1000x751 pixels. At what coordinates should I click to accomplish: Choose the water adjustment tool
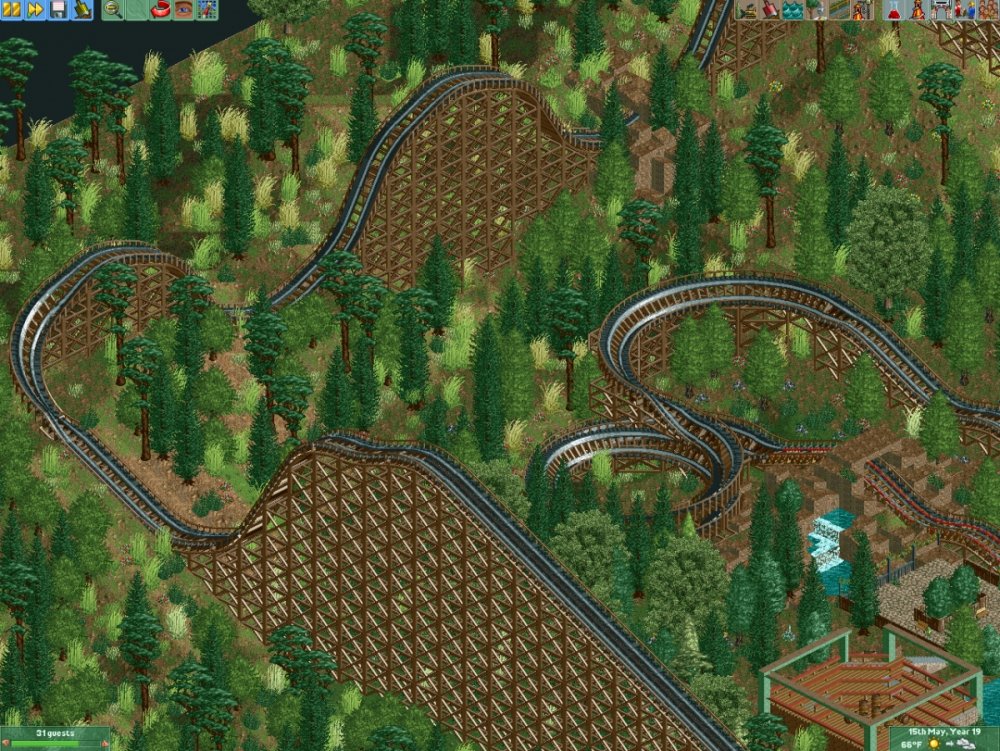pyautogui.click(x=793, y=10)
